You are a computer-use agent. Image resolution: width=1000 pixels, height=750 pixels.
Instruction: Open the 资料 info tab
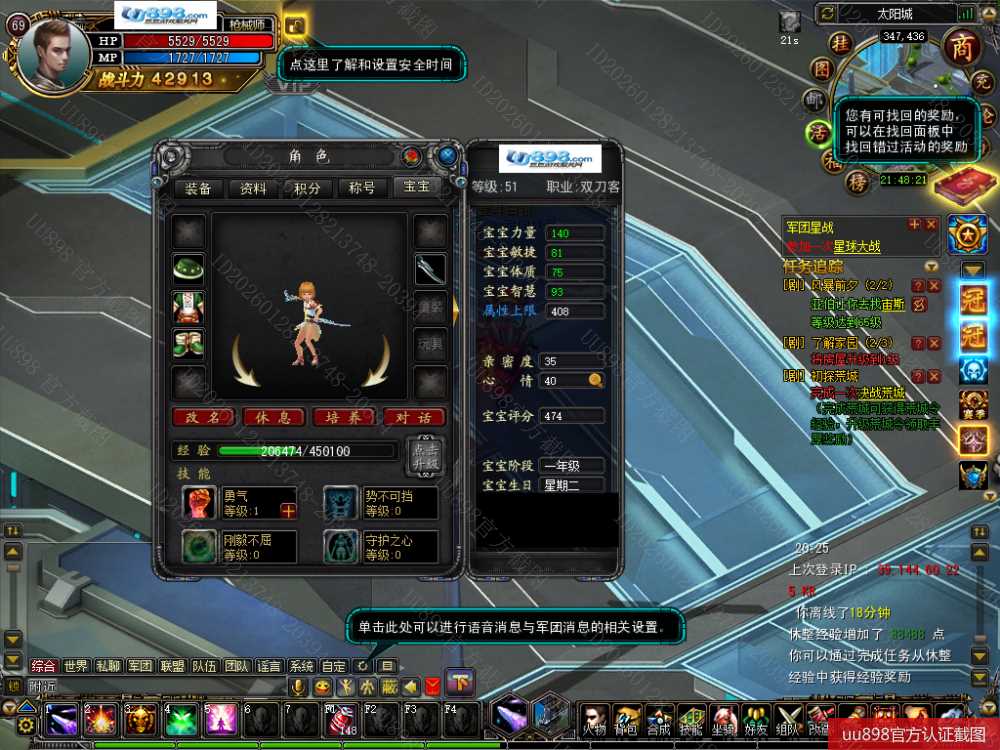(x=253, y=188)
